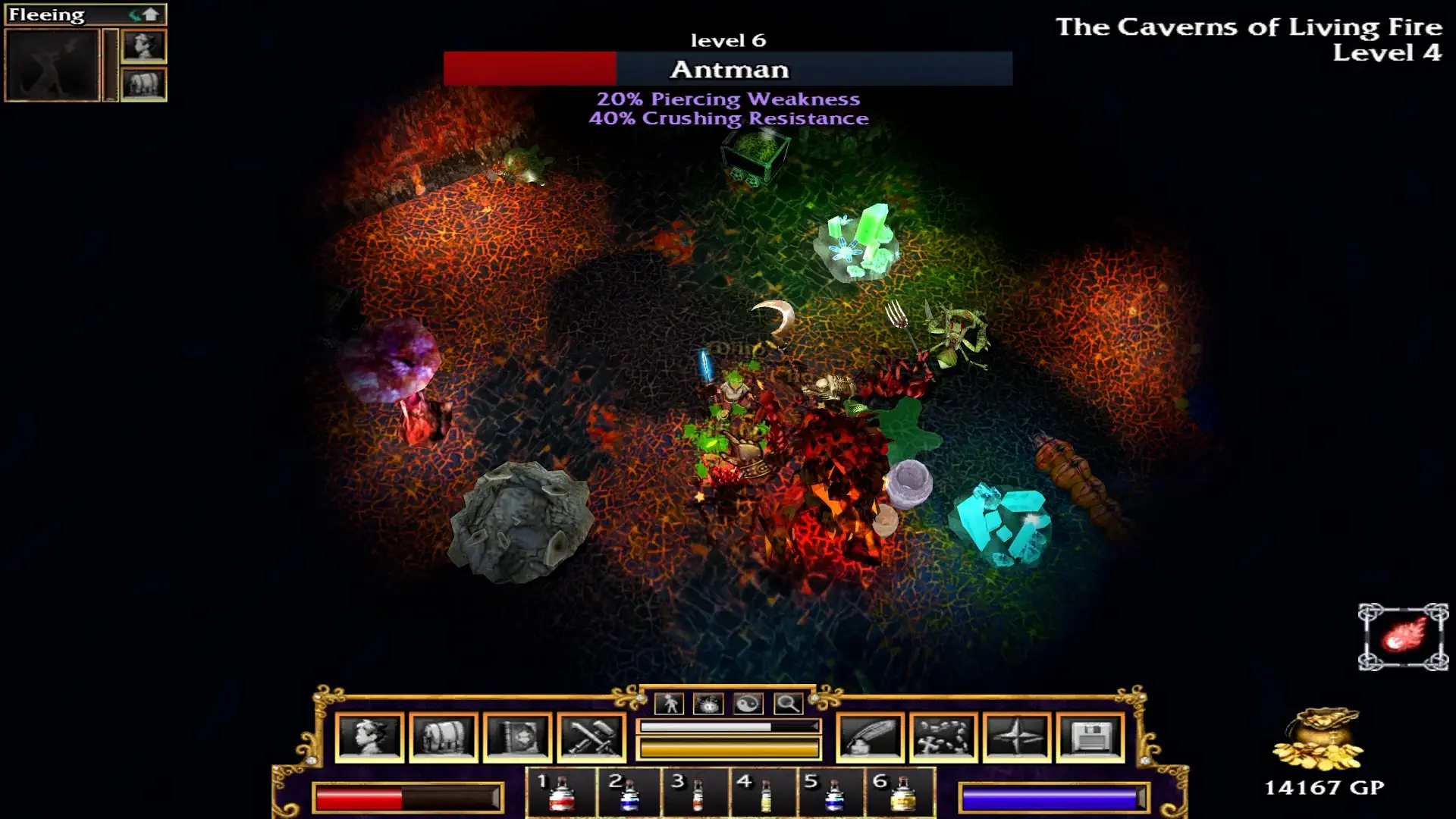Click the scattered bones button

pos(943,736)
